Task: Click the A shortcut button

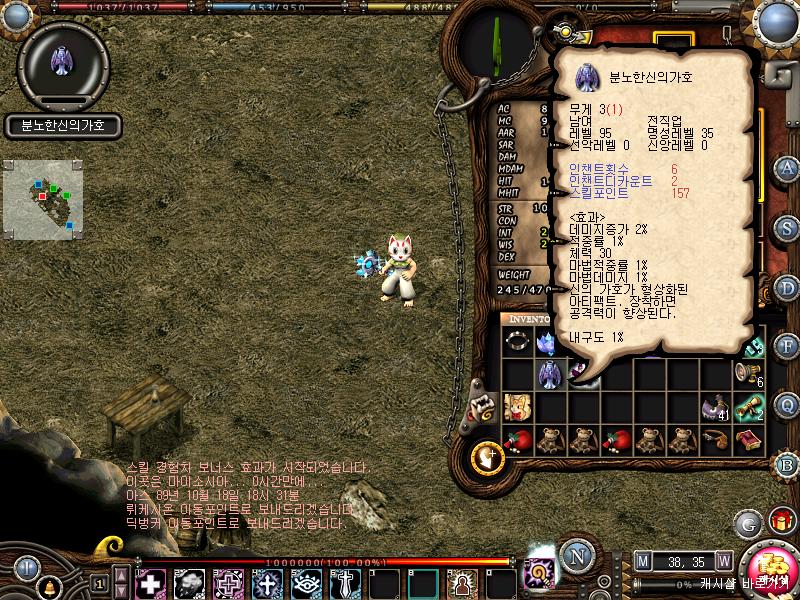Action: tap(788, 167)
